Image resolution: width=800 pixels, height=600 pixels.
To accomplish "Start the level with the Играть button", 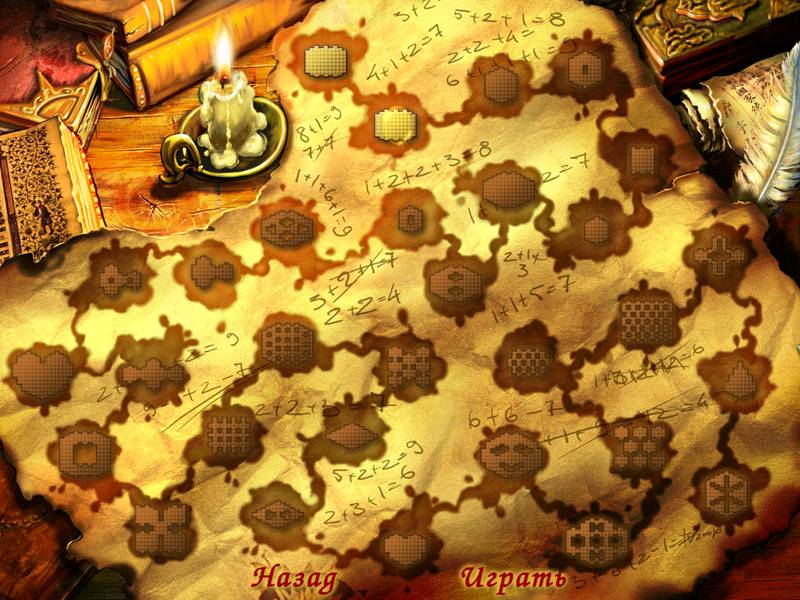I will point(514,578).
